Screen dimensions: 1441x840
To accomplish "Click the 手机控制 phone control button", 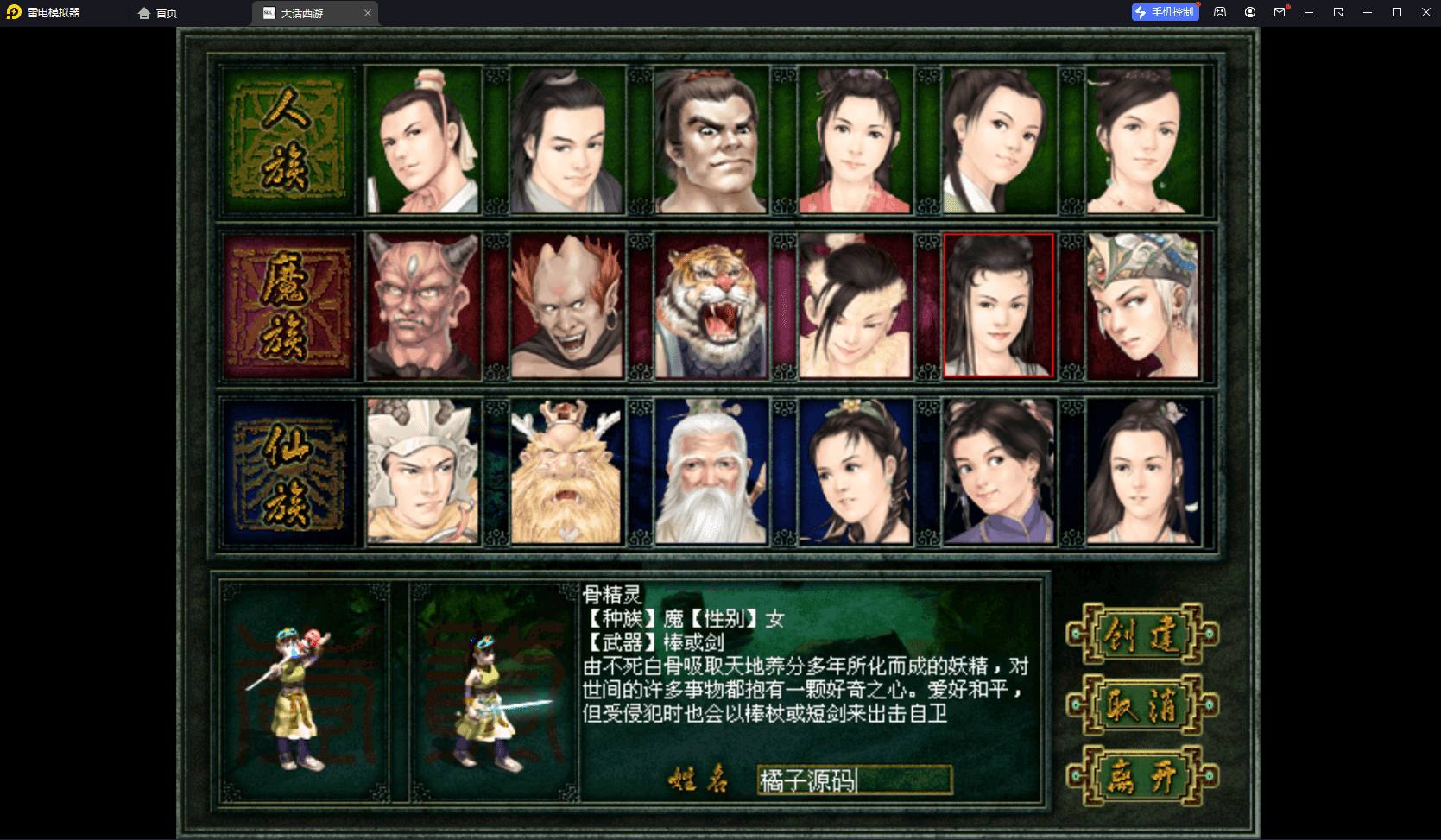I will 1165,12.
